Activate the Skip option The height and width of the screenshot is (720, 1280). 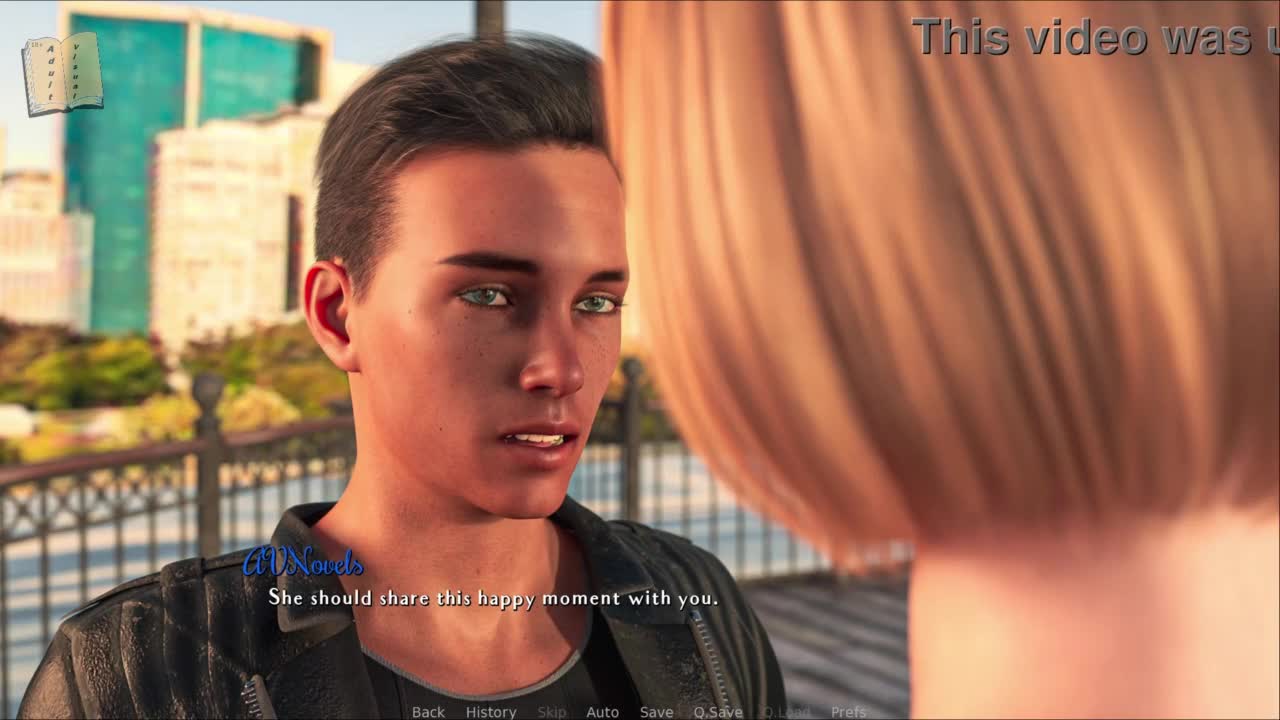tap(552, 712)
